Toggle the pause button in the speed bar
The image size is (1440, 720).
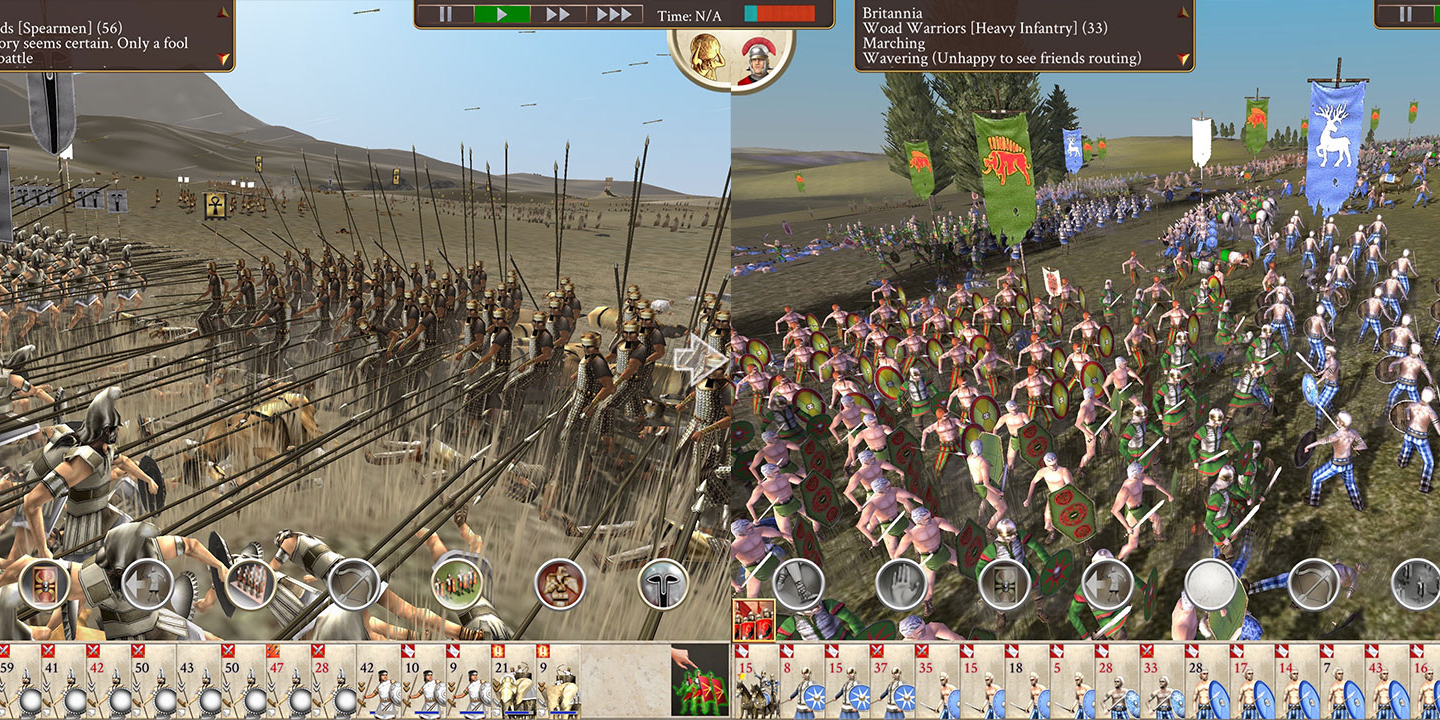(x=446, y=14)
